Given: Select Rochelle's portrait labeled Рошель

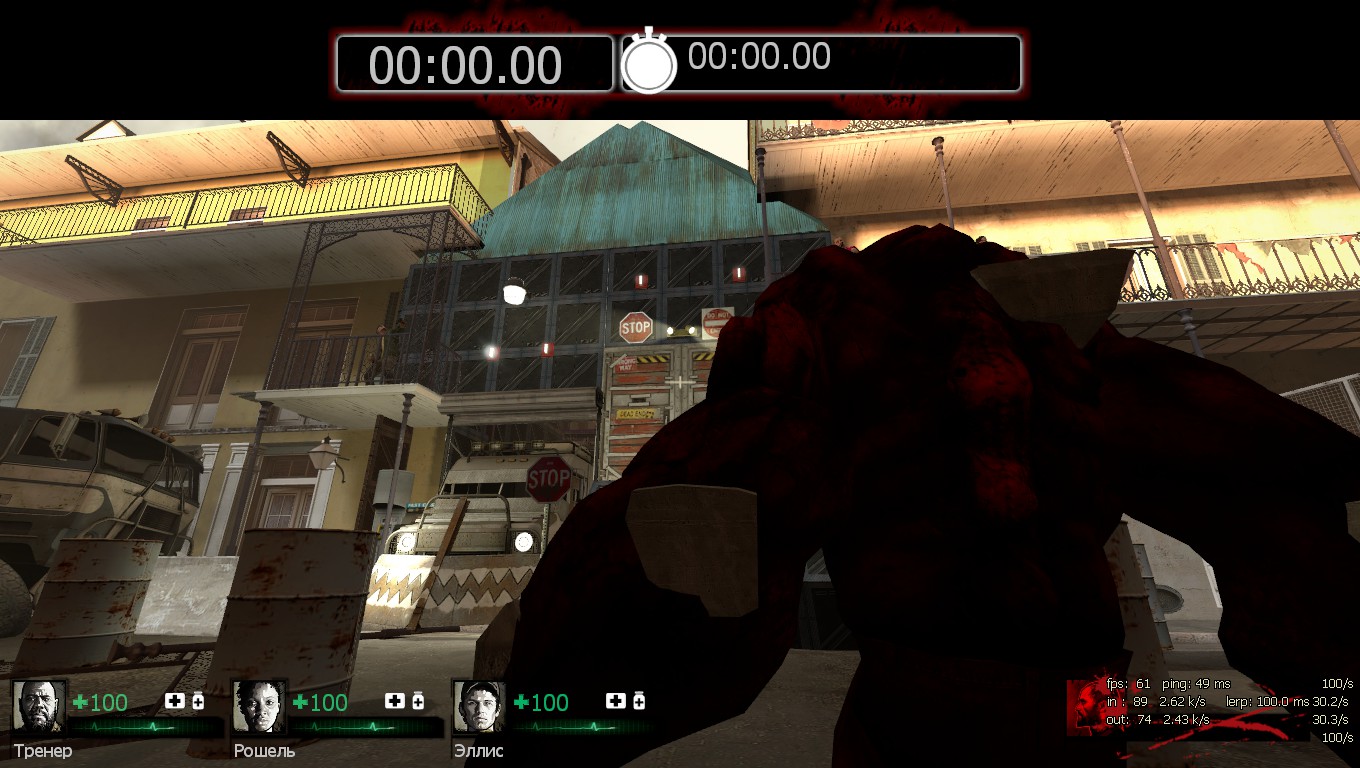Looking at the screenshot, I should pos(259,706).
